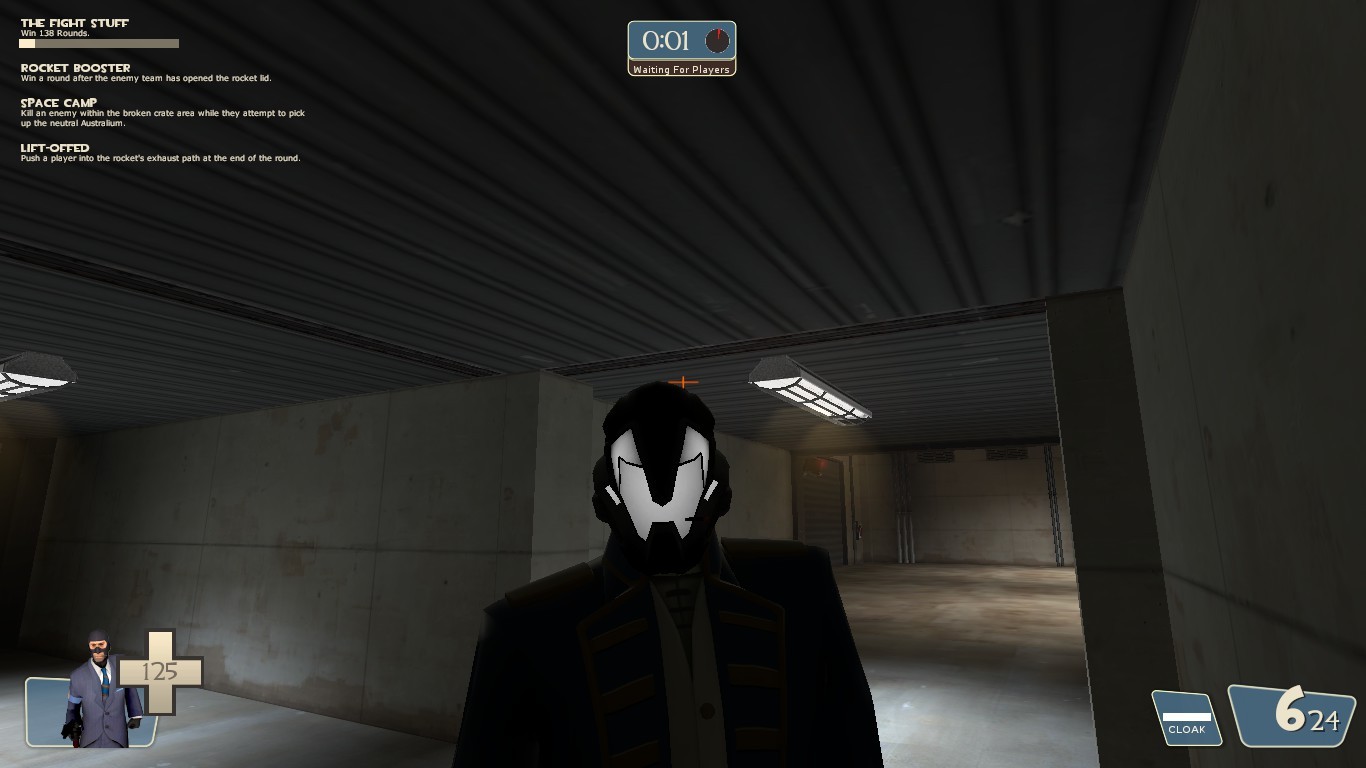Screen dimensions: 1366x768
Task: Click the Win 138 Rounds description text
Action: 54,31
